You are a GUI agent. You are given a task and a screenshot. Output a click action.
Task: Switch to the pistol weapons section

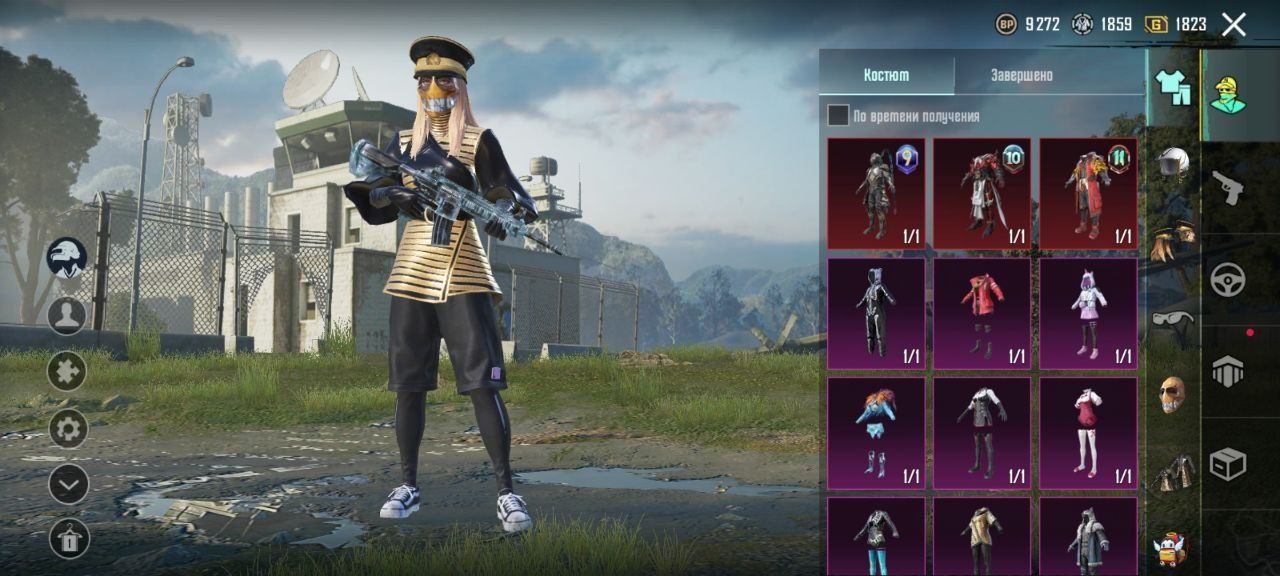point(1228,186)
